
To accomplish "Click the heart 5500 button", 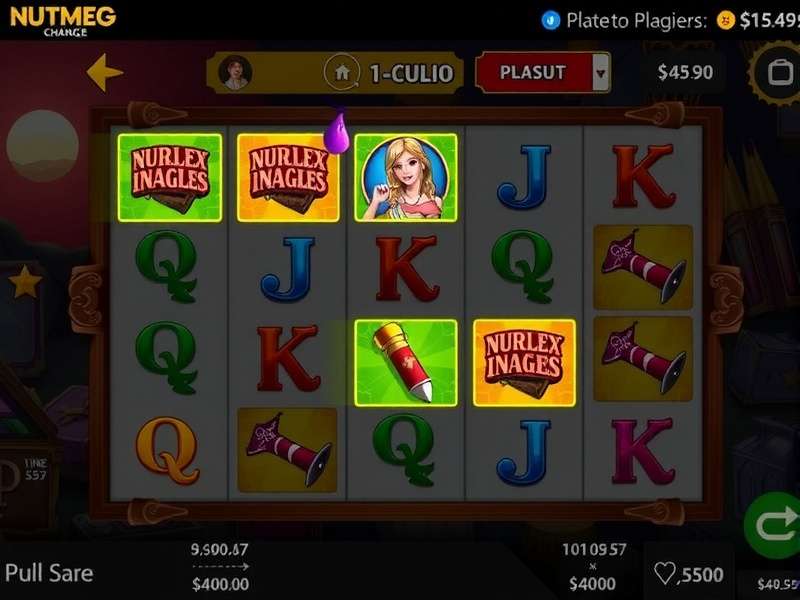I will [x=688, y=574].
